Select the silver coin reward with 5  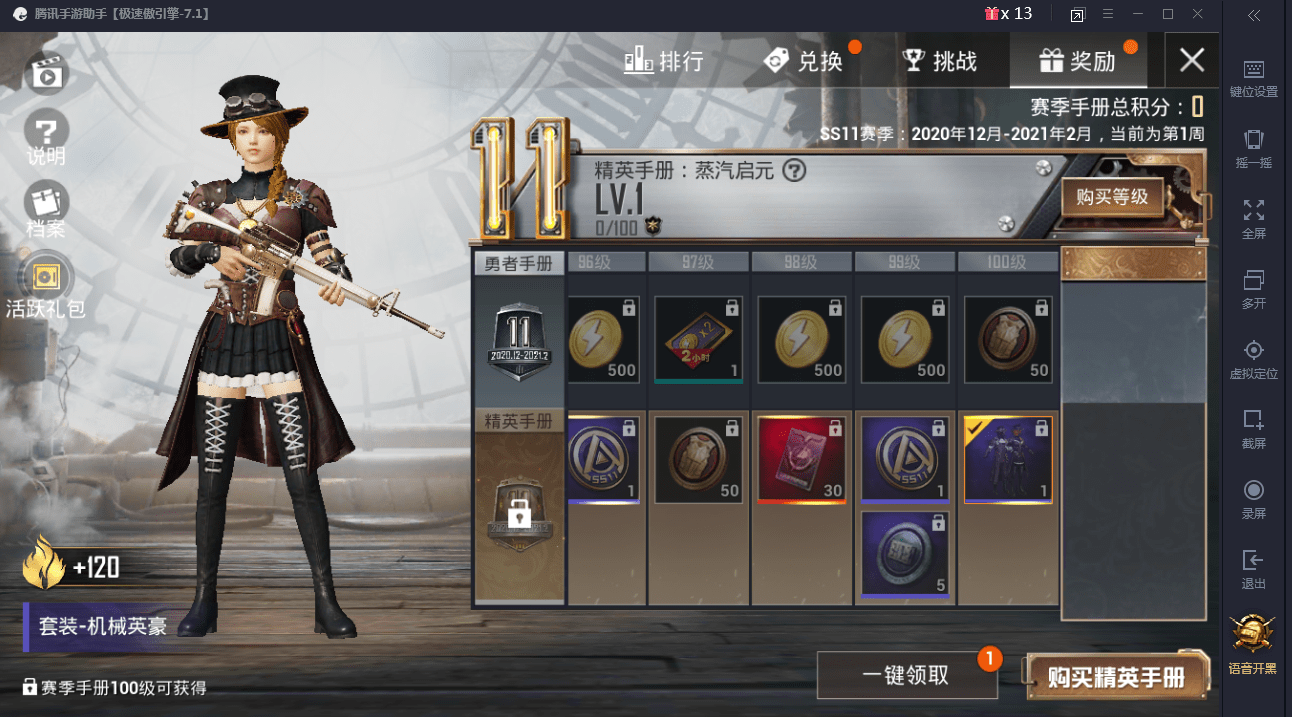click(x=904, y=554)
